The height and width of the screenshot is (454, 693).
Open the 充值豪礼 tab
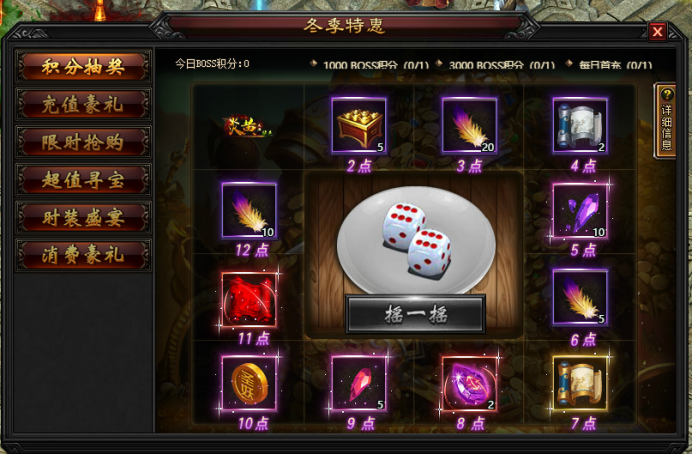click(83, 104)
